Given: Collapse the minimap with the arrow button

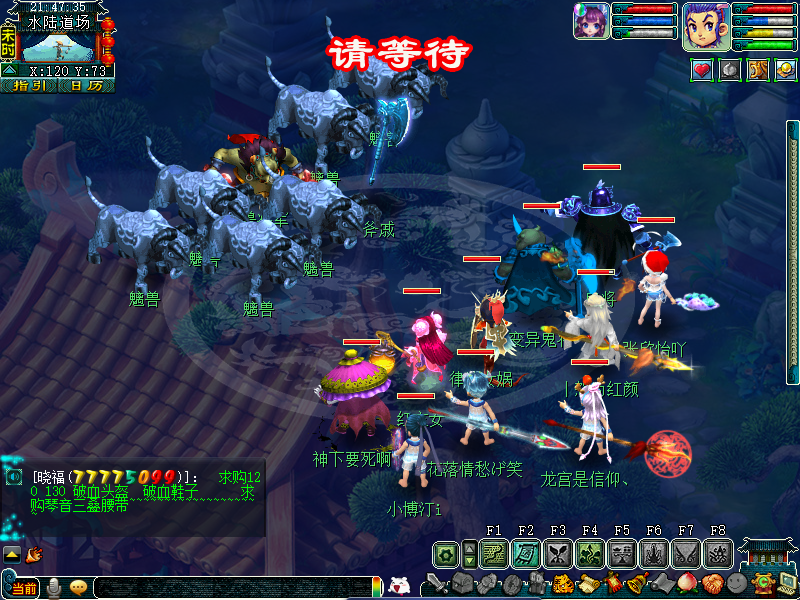Looking at the screenshot, I should tap(8, 70).
